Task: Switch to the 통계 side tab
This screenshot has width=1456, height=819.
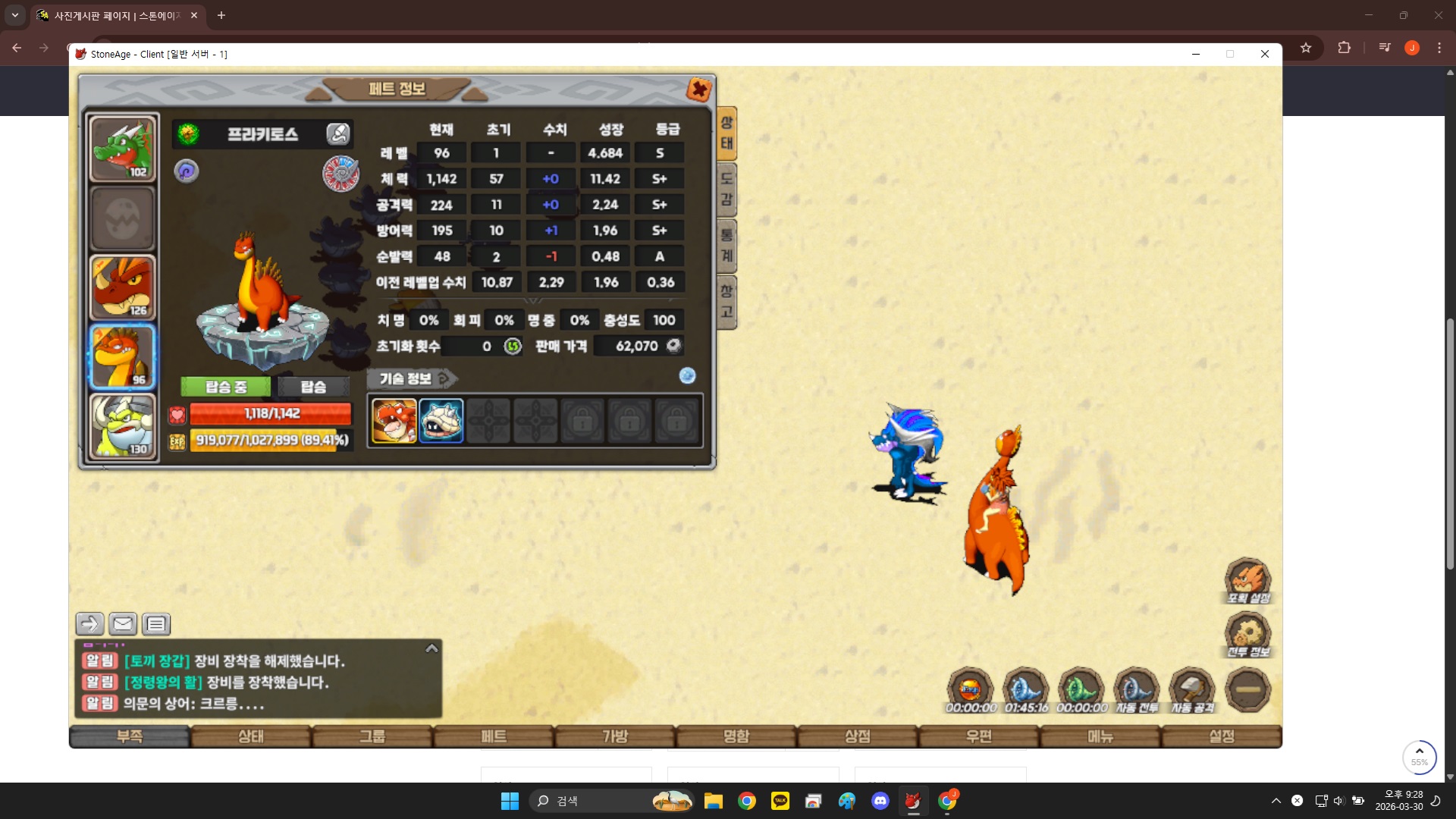Action: click(x=726, y=245)
